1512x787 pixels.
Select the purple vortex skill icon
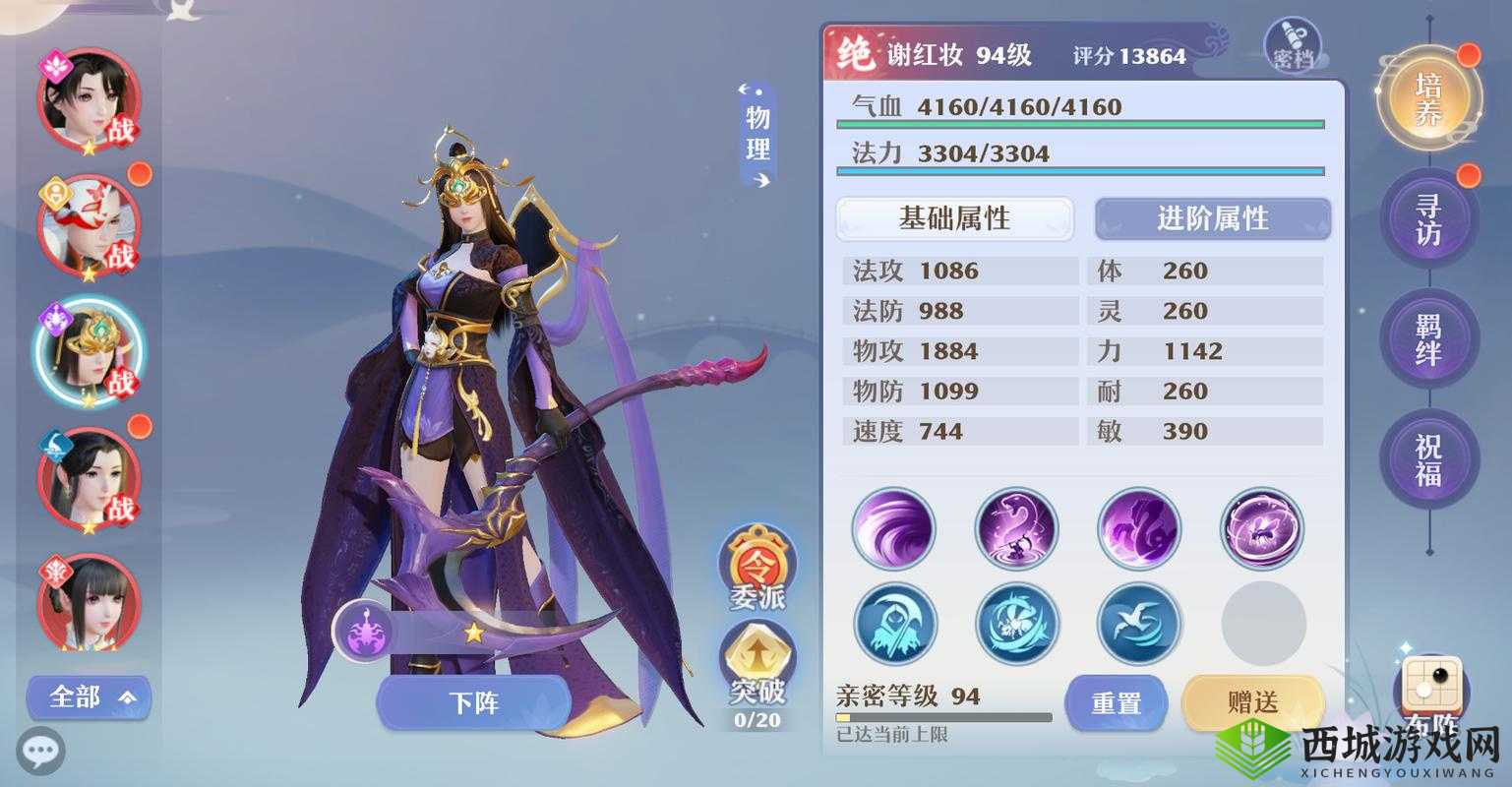893,528
